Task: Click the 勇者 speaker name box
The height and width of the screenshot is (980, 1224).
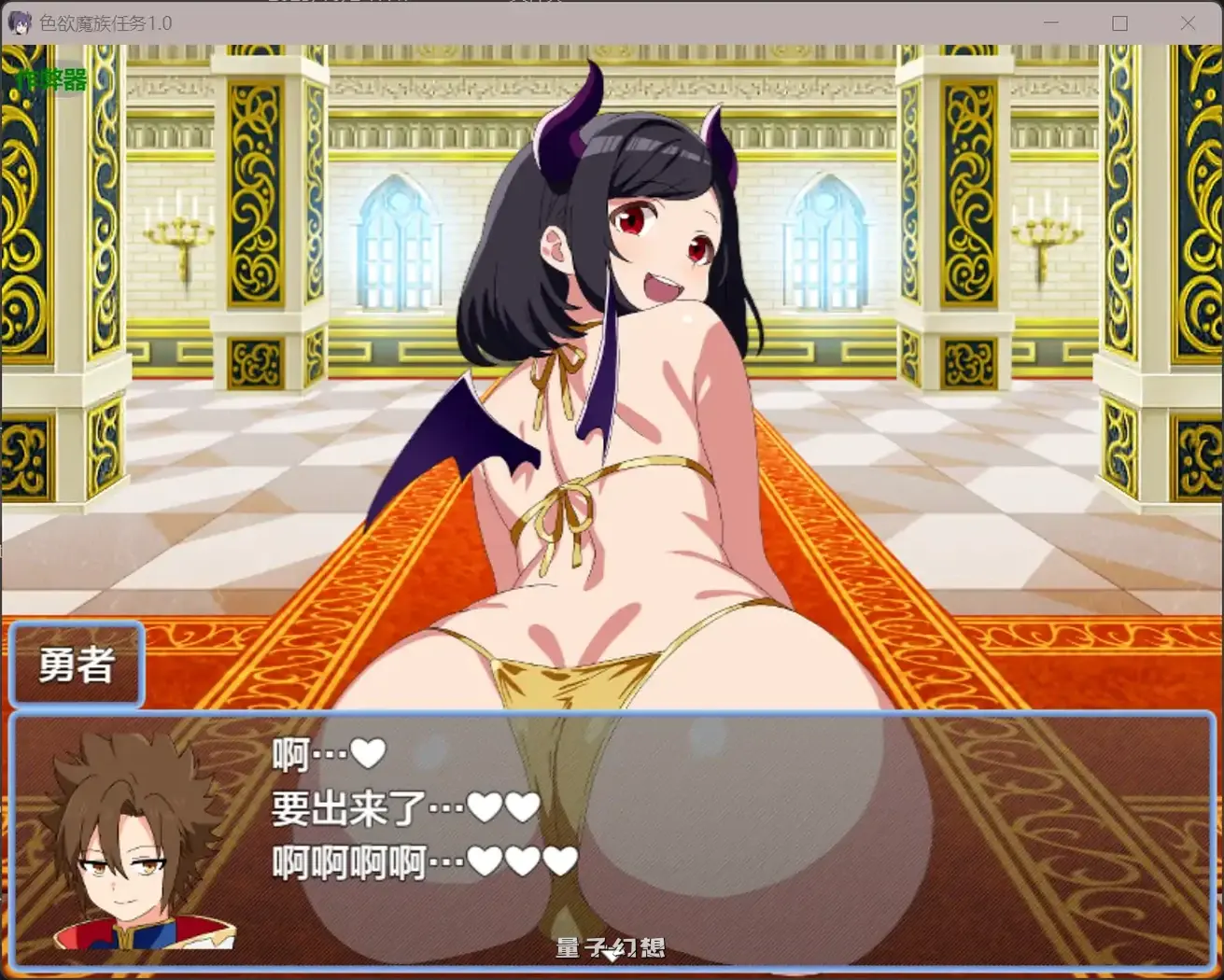Action: pyautogui.click(x=75, y=665)
